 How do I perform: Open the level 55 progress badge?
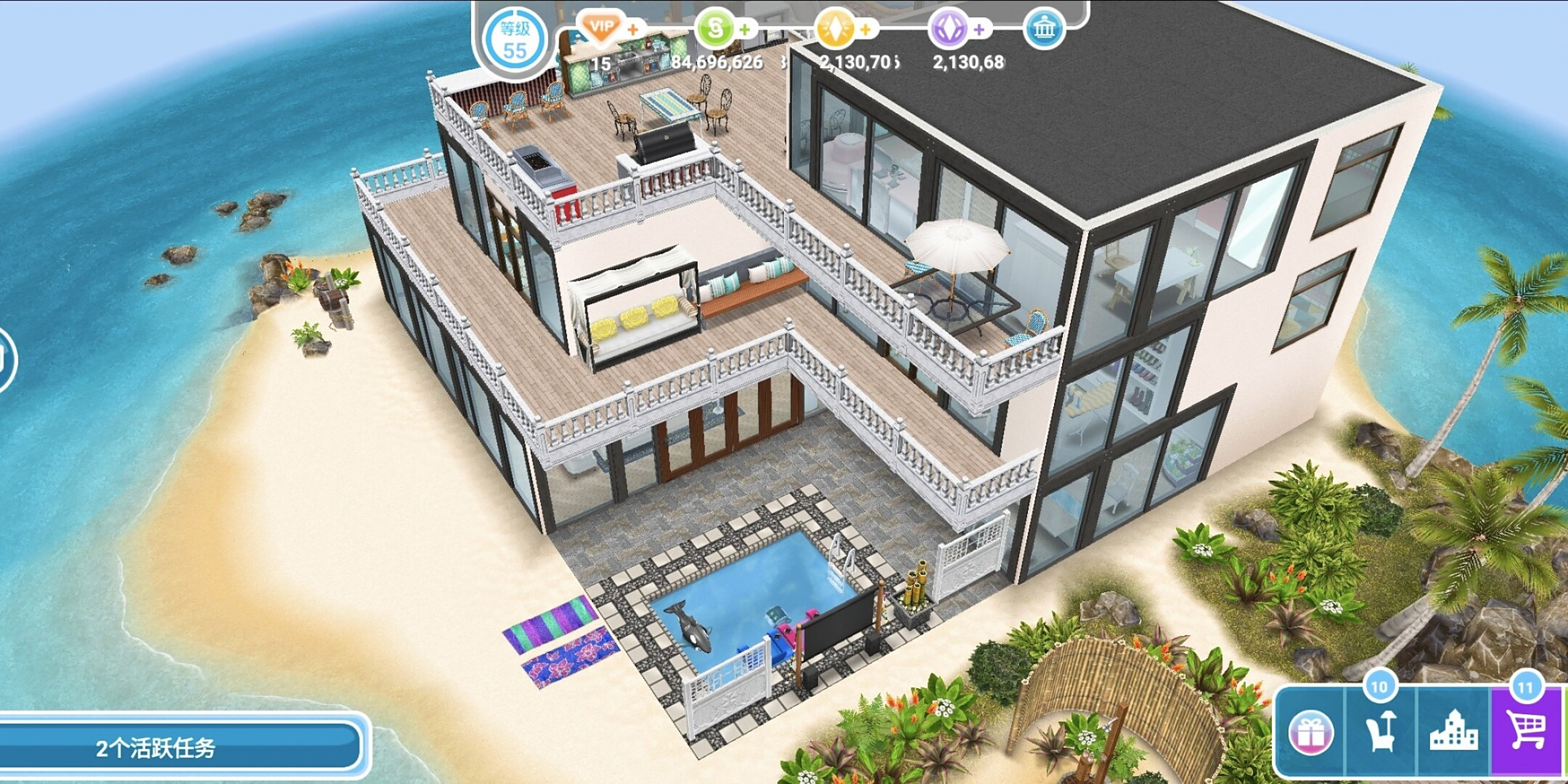click(513, 40)
